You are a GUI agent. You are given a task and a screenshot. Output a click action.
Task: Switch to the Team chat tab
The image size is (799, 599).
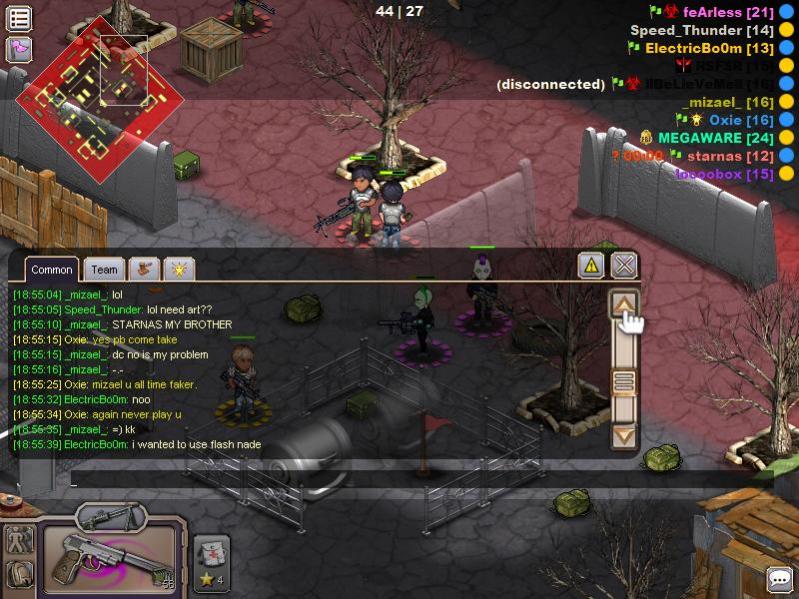tap(104, 269)
